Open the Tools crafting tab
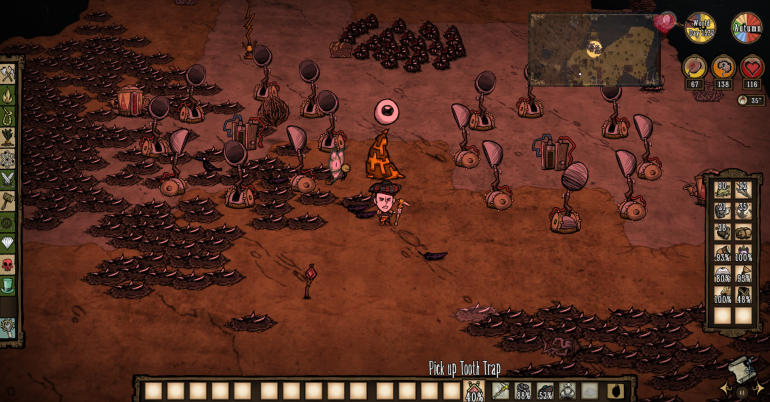The width and height of the screenshot is (770, 402). (x=8, y=74)
